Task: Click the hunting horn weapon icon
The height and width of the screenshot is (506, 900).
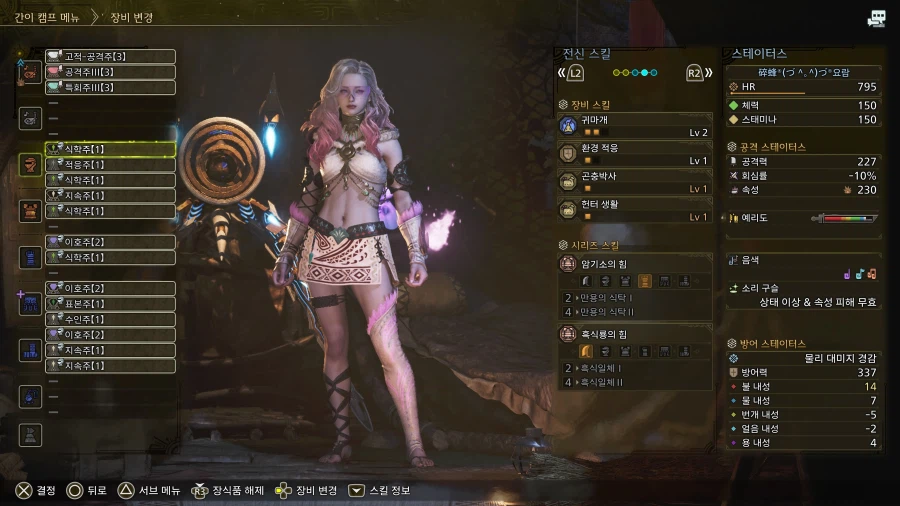Action: (31, 72)
